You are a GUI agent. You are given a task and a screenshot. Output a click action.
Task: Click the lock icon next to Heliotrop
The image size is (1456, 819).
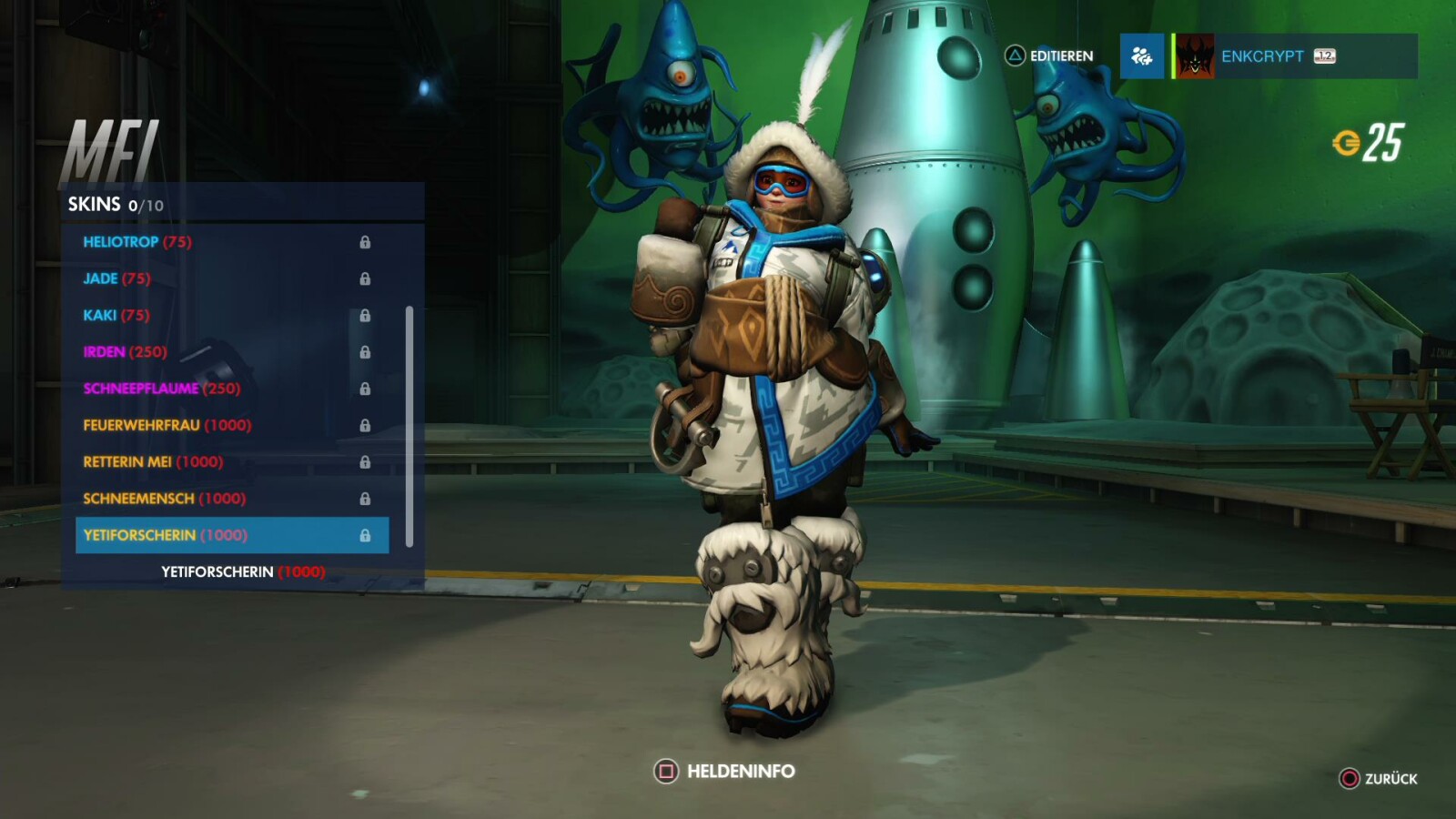(368, 242)
